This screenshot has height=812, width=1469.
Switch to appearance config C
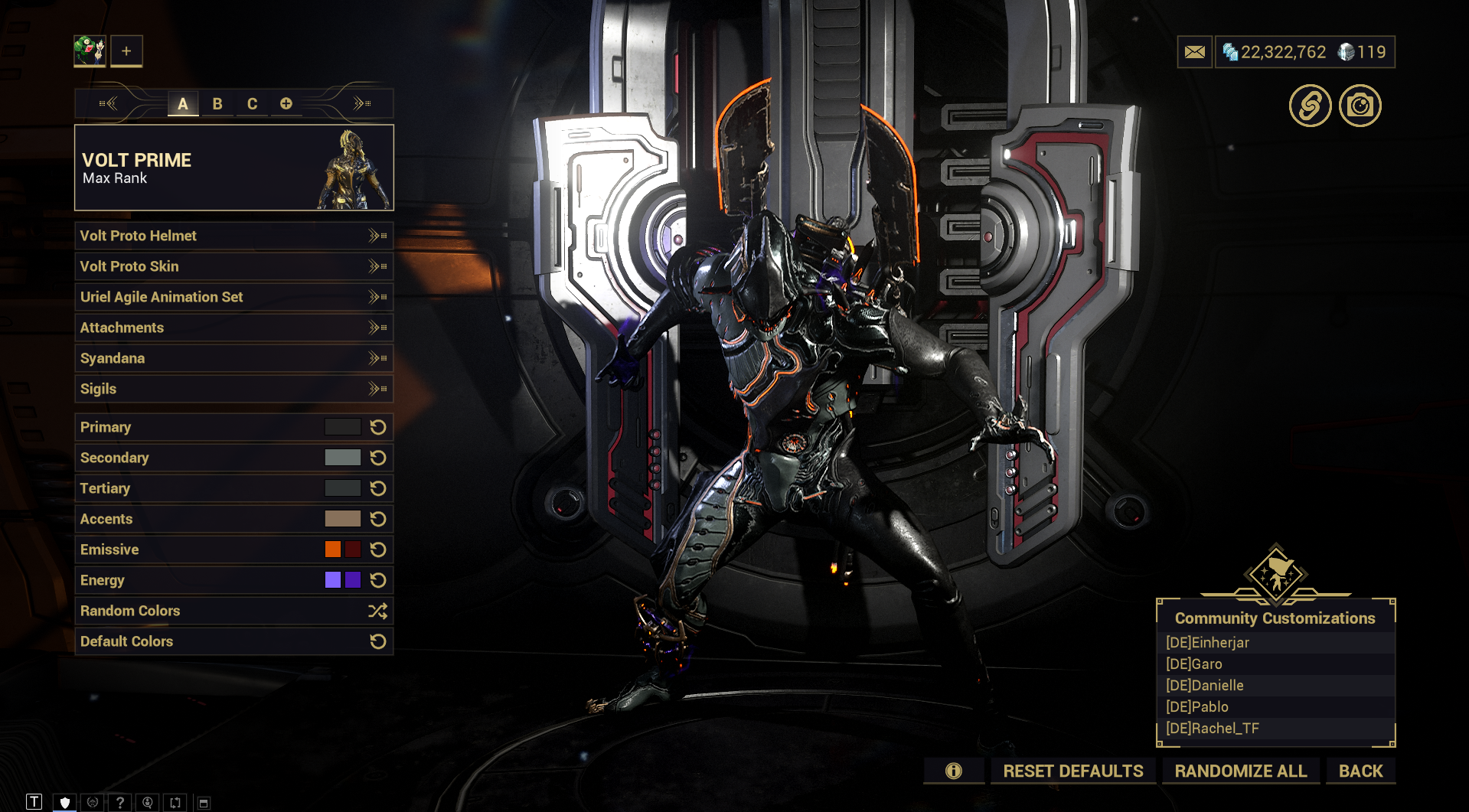[x=252, y=104]
